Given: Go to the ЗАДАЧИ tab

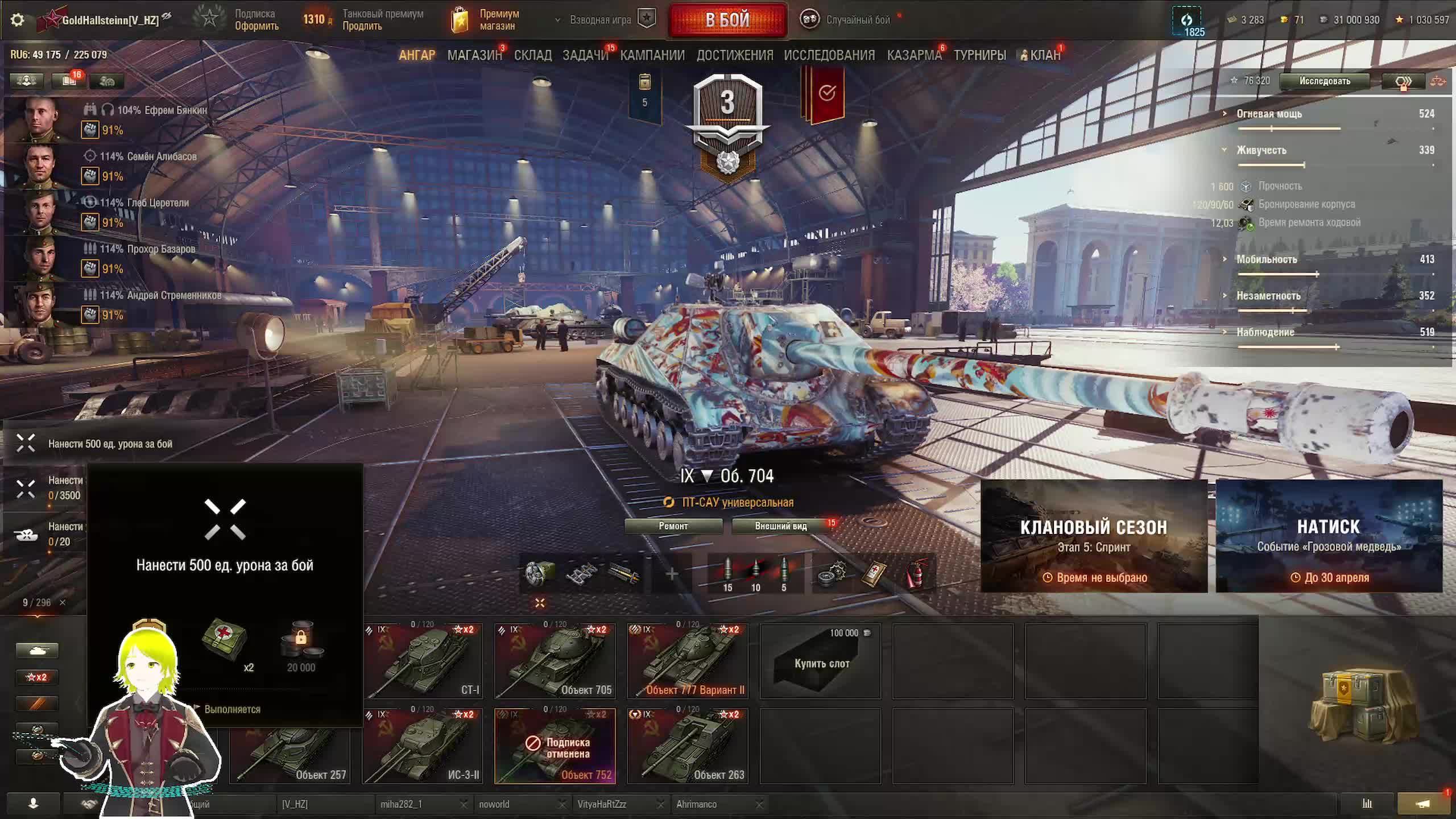Looking at the screenshot, I should [585, 55].
